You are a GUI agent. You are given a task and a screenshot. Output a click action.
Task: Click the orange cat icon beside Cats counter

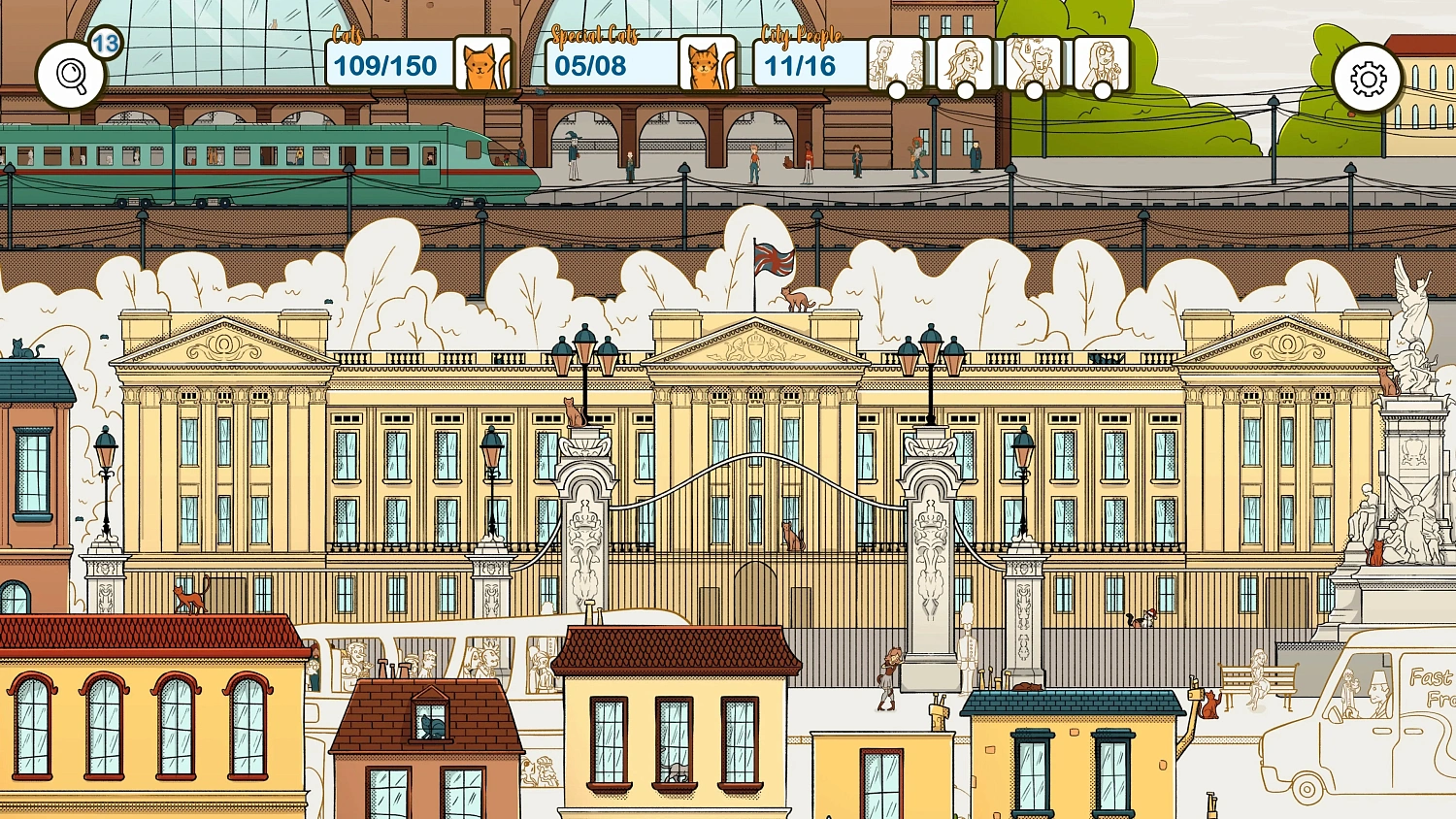pos(482,64)
